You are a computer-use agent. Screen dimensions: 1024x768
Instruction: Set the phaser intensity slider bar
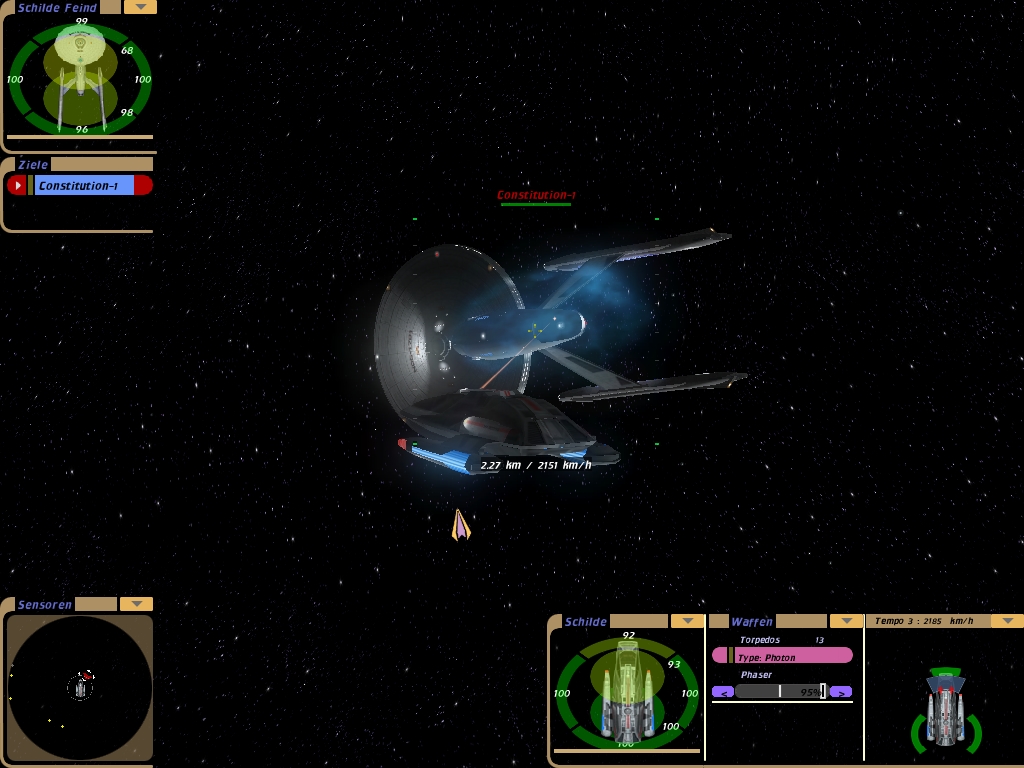tap(781, 691)
